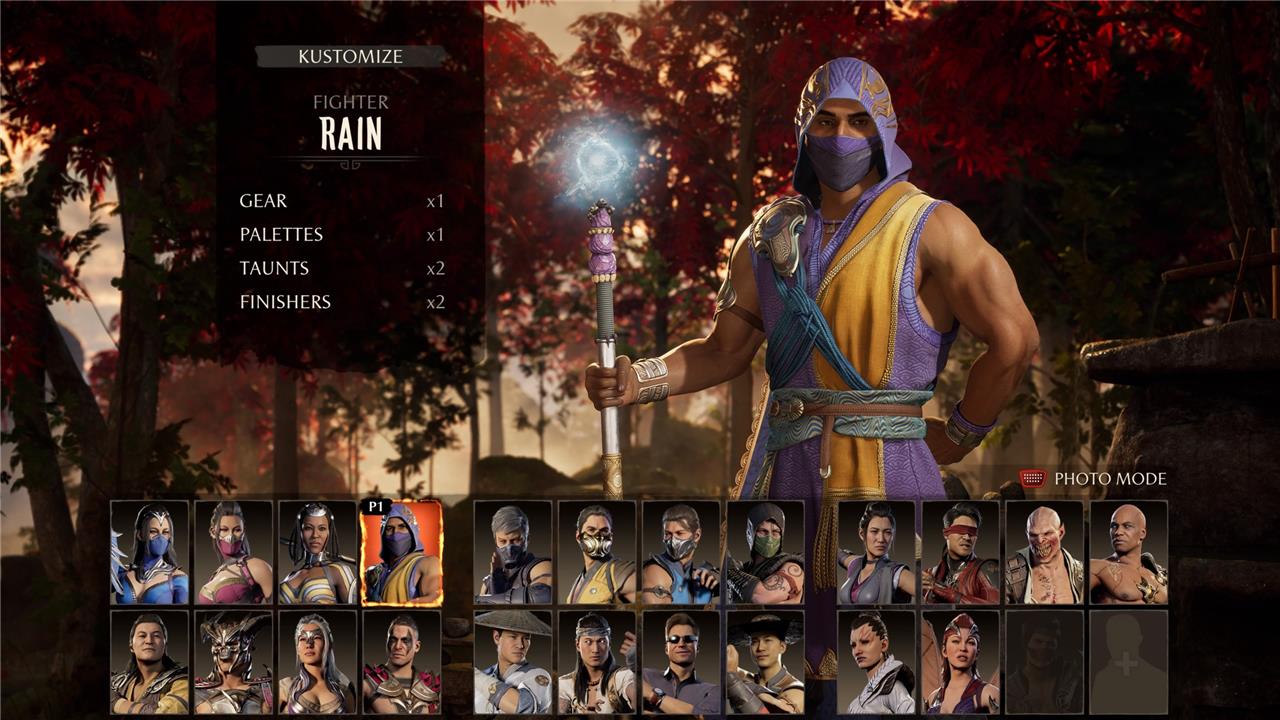This screenshot has width=1280, height=720.
Task: Select Kung Lao's black-hat portrait
Action: click(x=765, y=661)
